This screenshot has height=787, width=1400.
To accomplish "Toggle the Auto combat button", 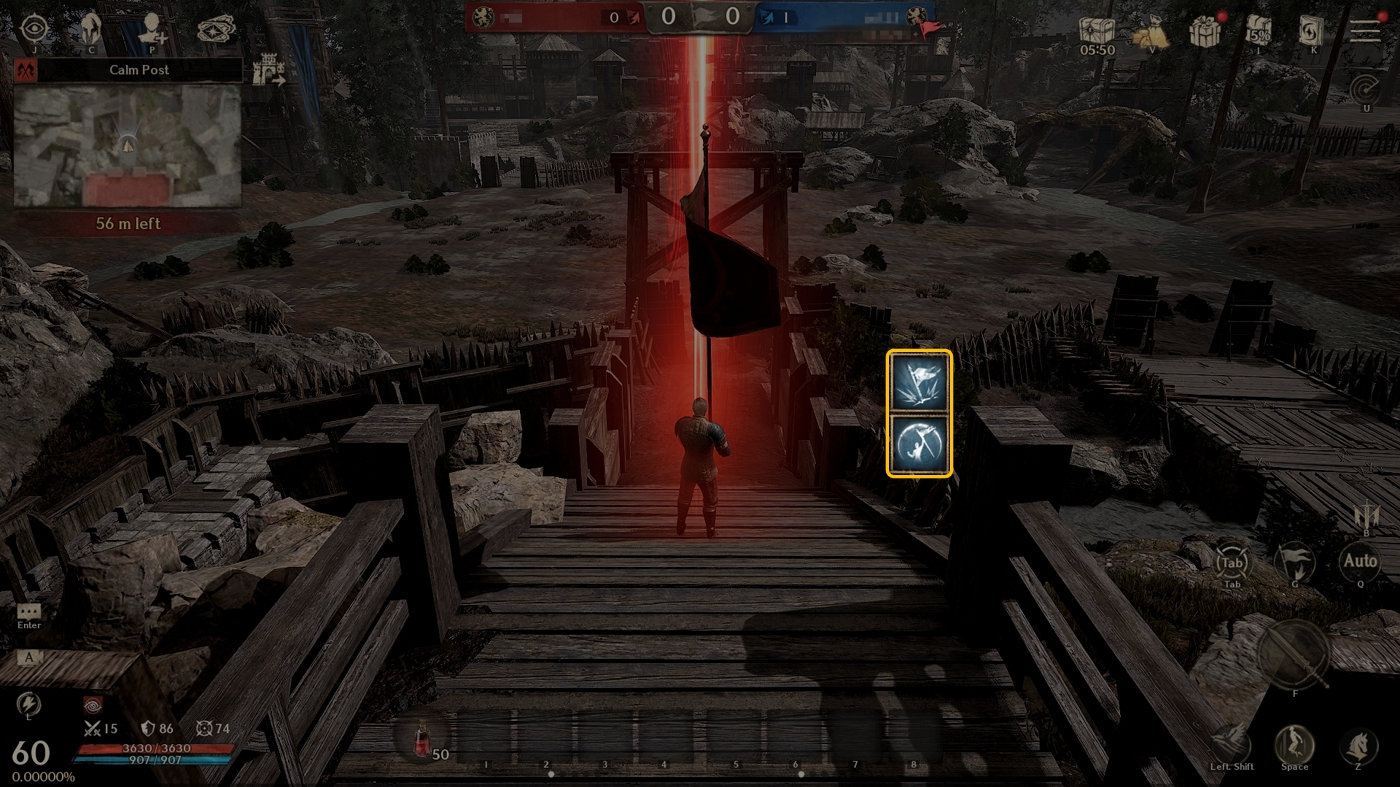I will 1359,562.
